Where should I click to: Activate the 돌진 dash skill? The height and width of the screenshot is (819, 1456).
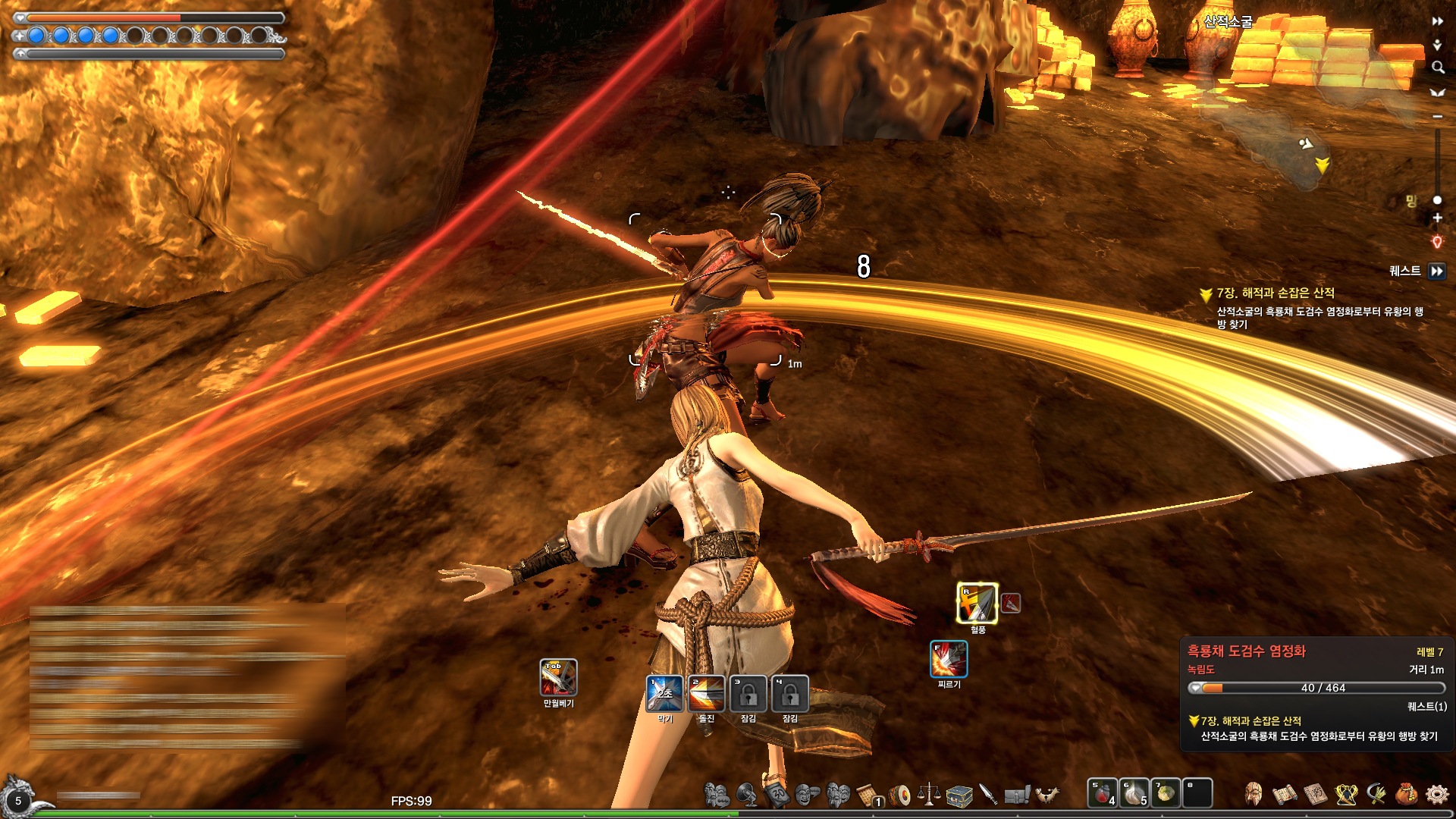[706, 693]
